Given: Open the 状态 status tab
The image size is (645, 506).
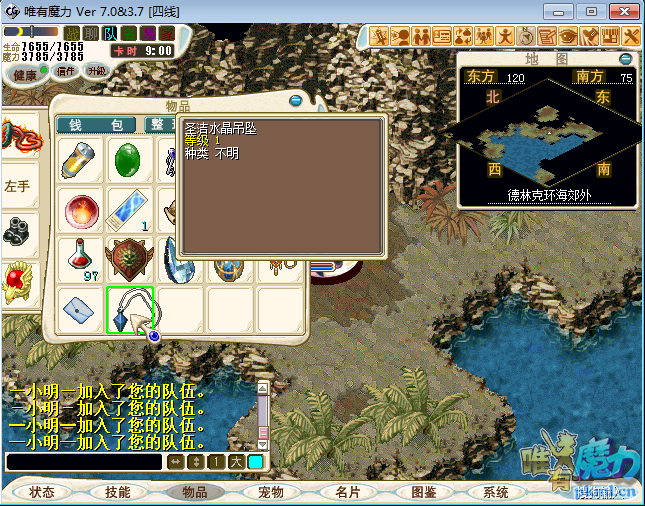Looking at the screenshot, I should [42, 492].
